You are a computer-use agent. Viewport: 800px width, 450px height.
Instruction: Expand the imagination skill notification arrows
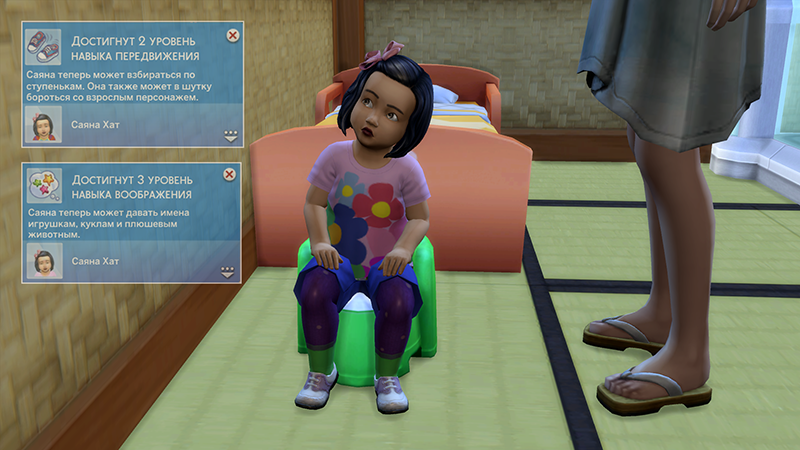(227, 271)
